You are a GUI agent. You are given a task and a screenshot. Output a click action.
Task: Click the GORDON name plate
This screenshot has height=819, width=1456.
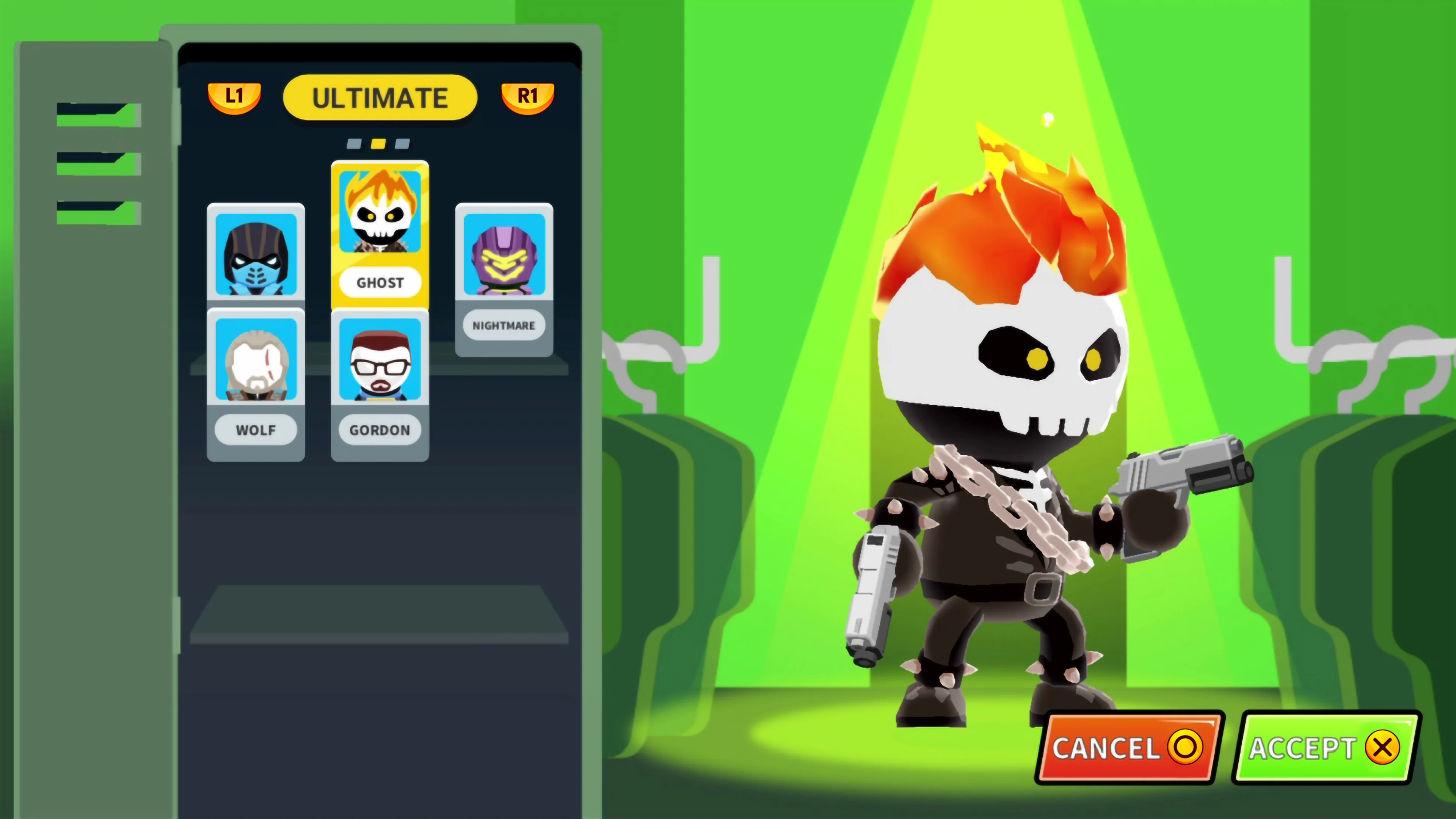pyautogui.click(x=379, y=430)
